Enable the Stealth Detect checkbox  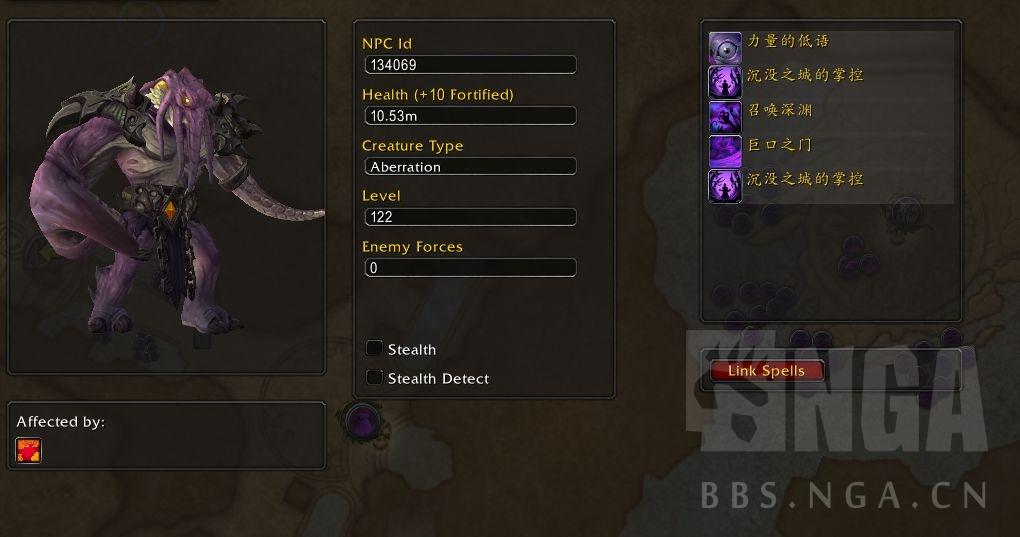pos(375,377)
